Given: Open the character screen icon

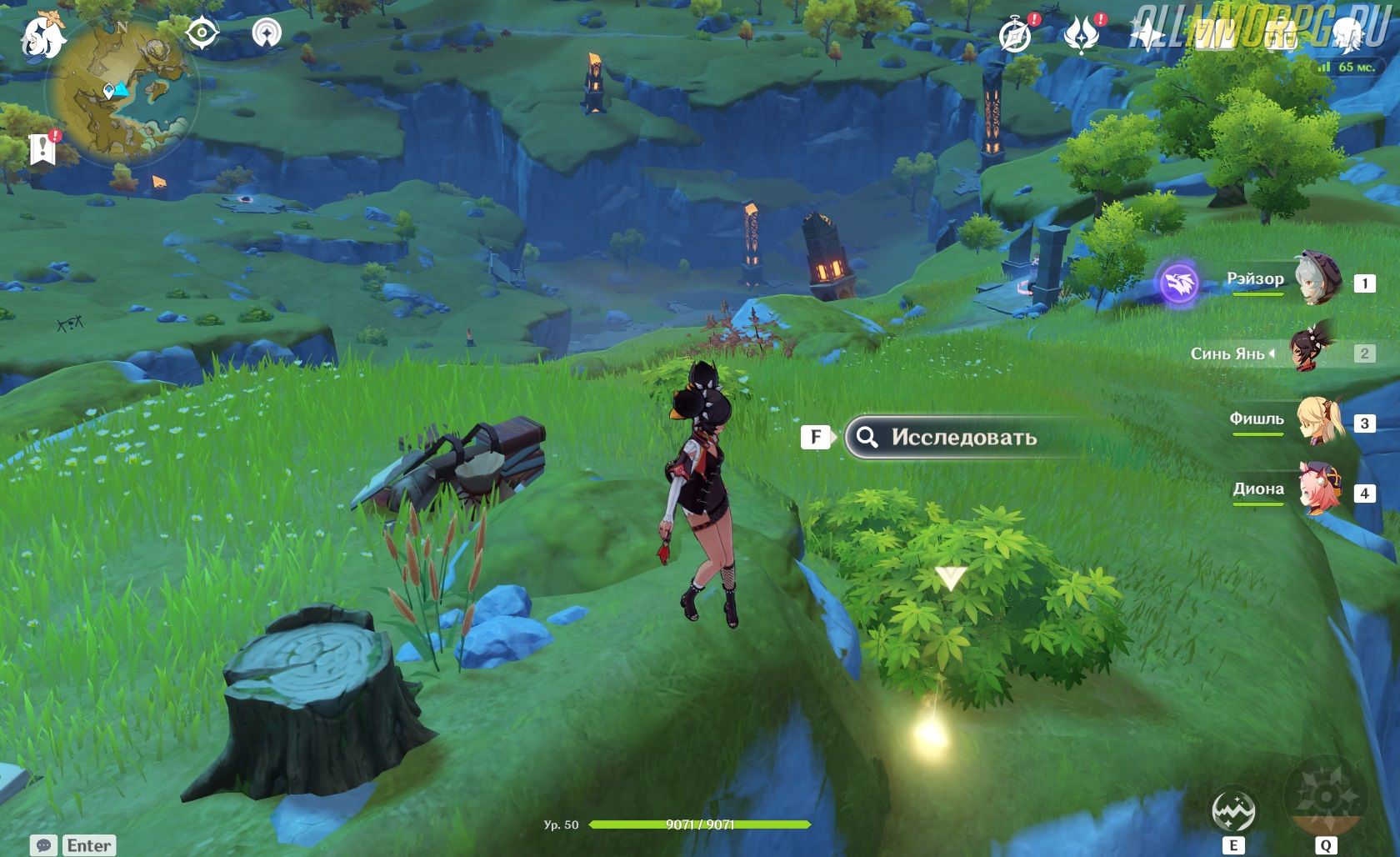Looking at the screenshot, I should [x=1347, y=33].
